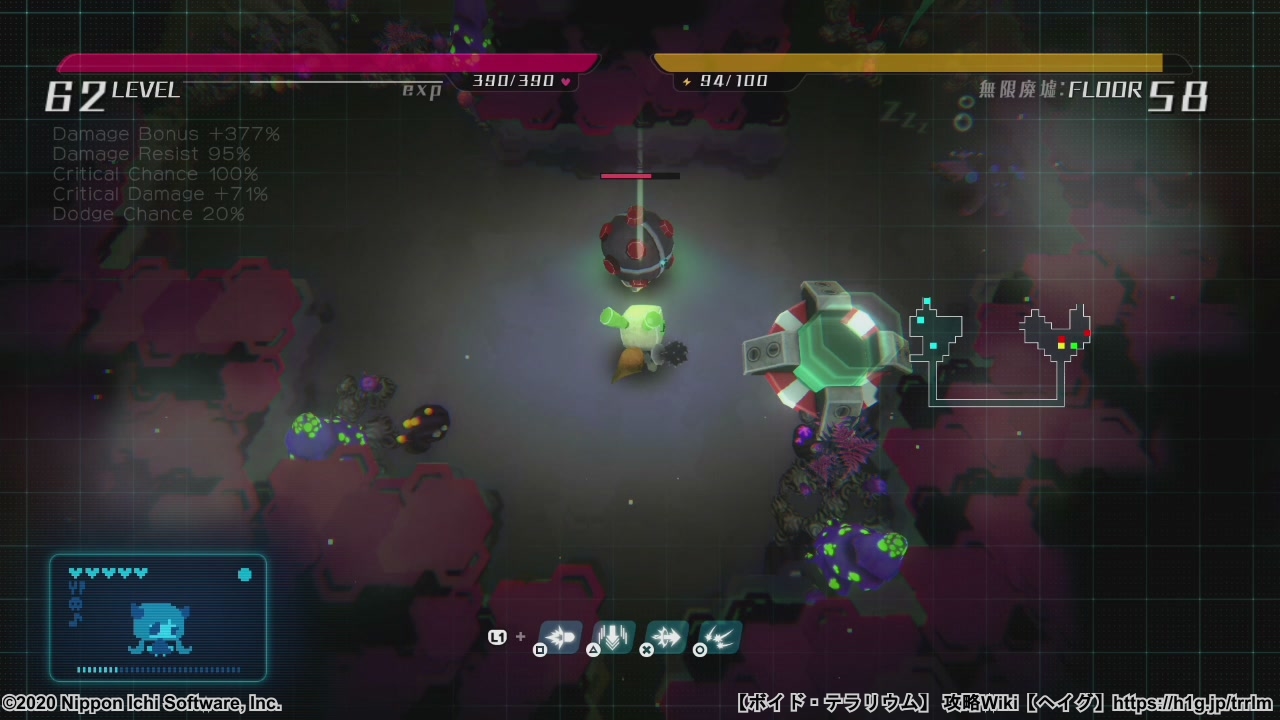Trigger the forward dash arrow skill
The width and height of the screenshot is (1280, 720).
[667, 636]
